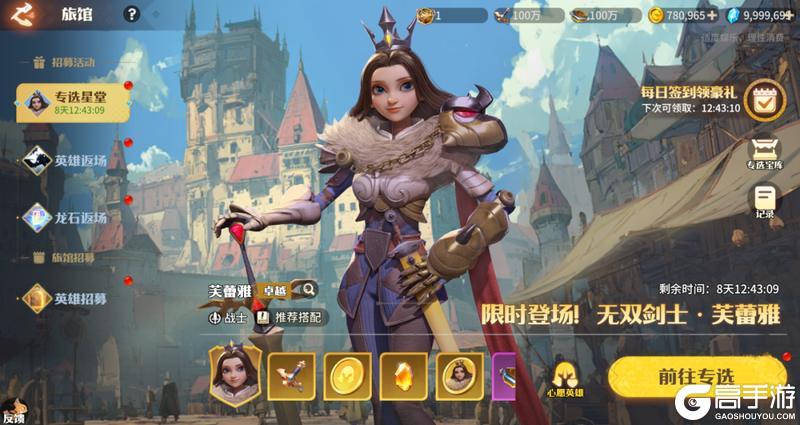Inspect hero 芙蕾雅 with the magnifier icon
The height and width of the screenshot is (425, 800).
pyautogui.click(x=308, y=290)
